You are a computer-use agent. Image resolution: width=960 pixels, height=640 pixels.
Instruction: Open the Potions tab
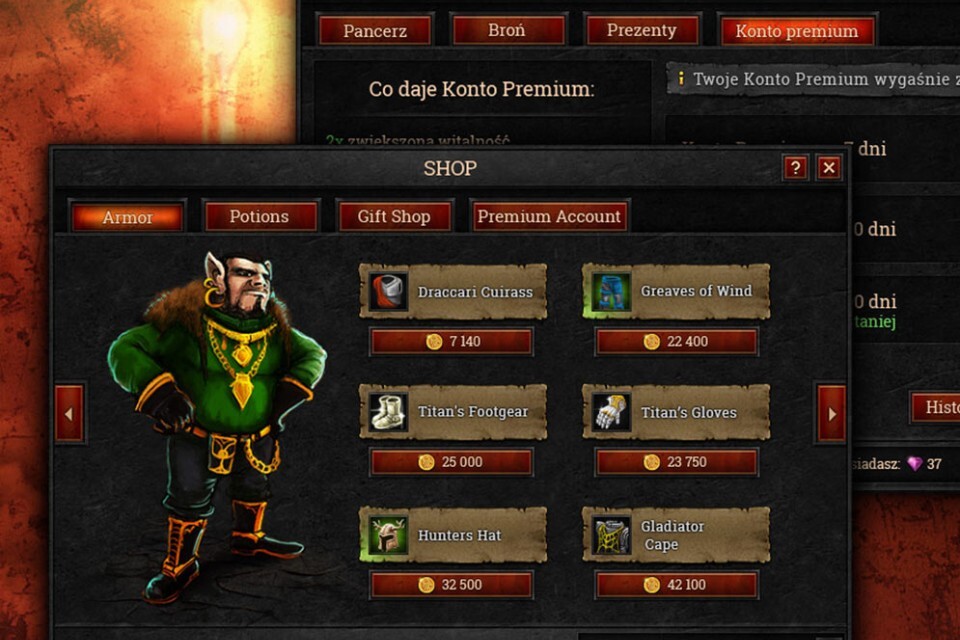click(x=260, y=216)
